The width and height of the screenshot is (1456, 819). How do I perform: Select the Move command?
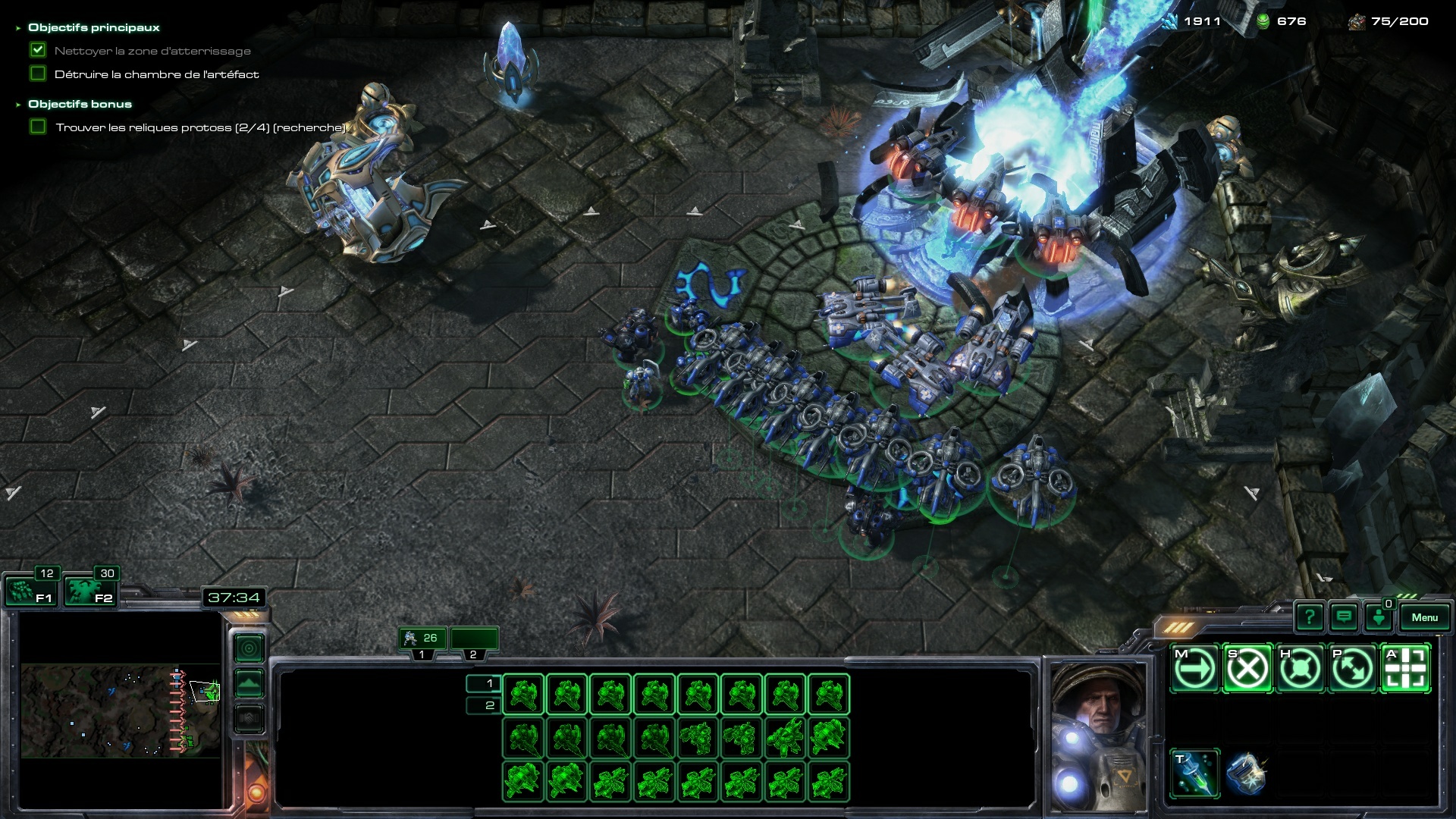click(1194, 669)
